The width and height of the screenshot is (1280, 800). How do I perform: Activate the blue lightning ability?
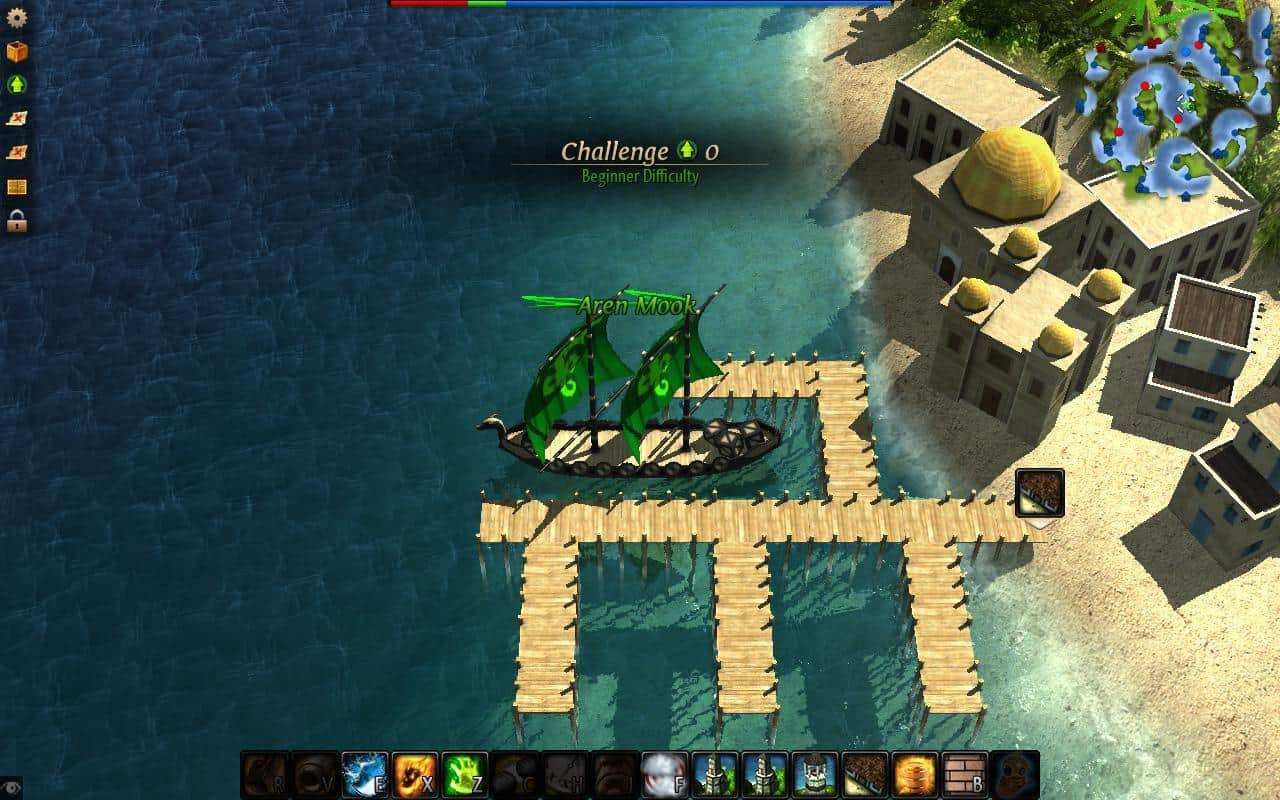[x=365, y=775]
